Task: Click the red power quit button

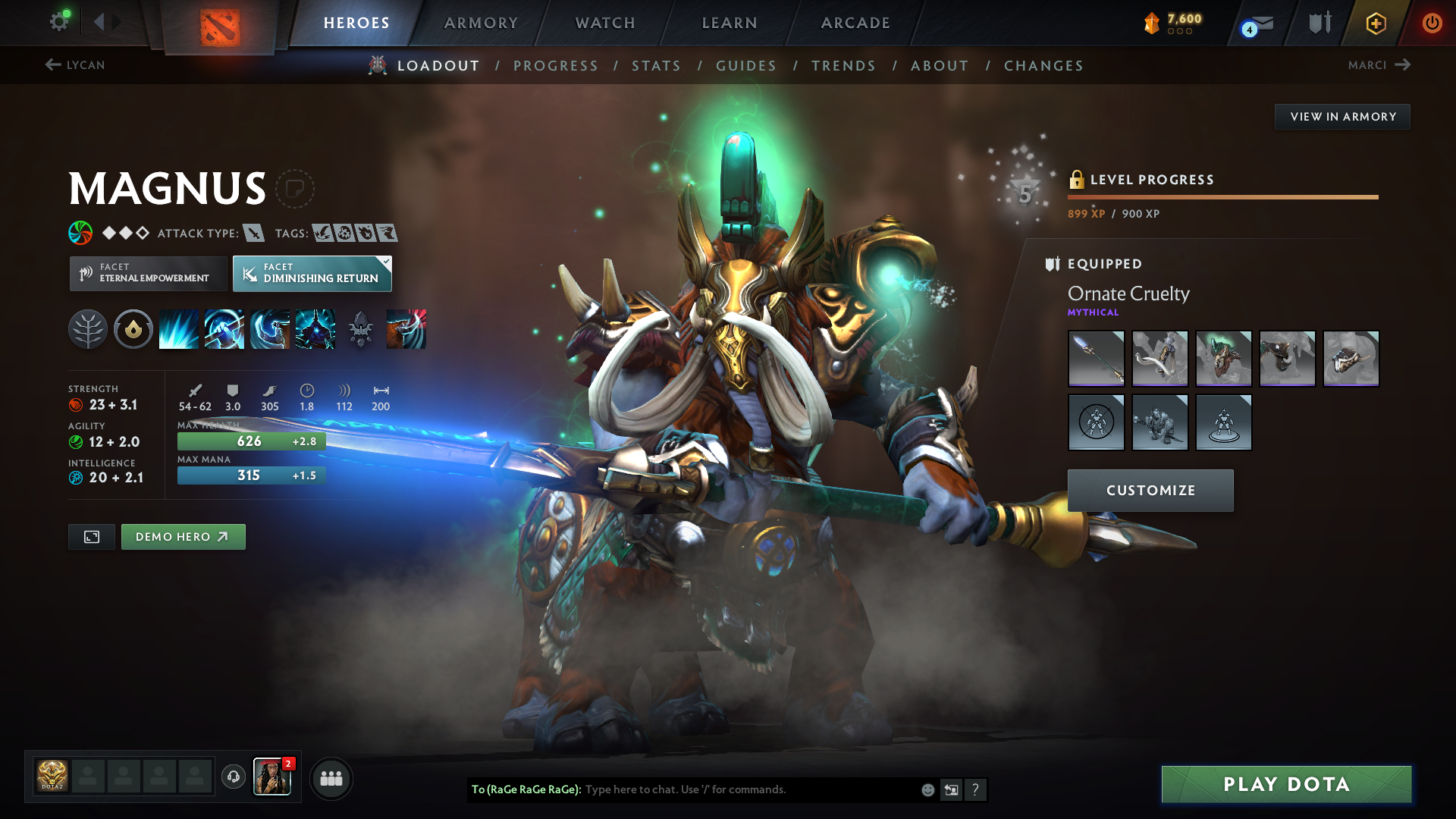Action: 1432,23
